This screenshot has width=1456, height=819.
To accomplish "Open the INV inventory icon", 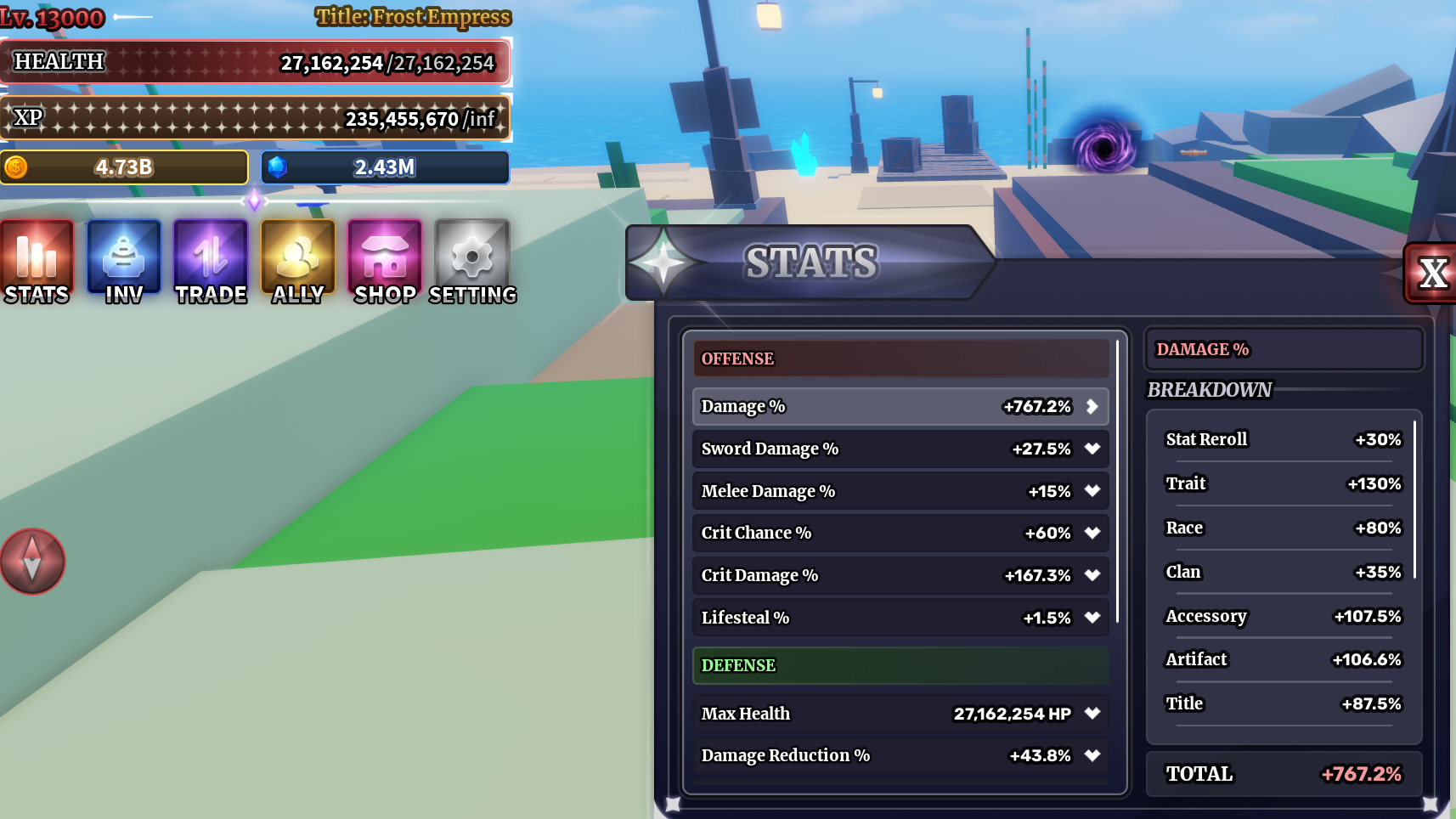I will tap(124, 260).
